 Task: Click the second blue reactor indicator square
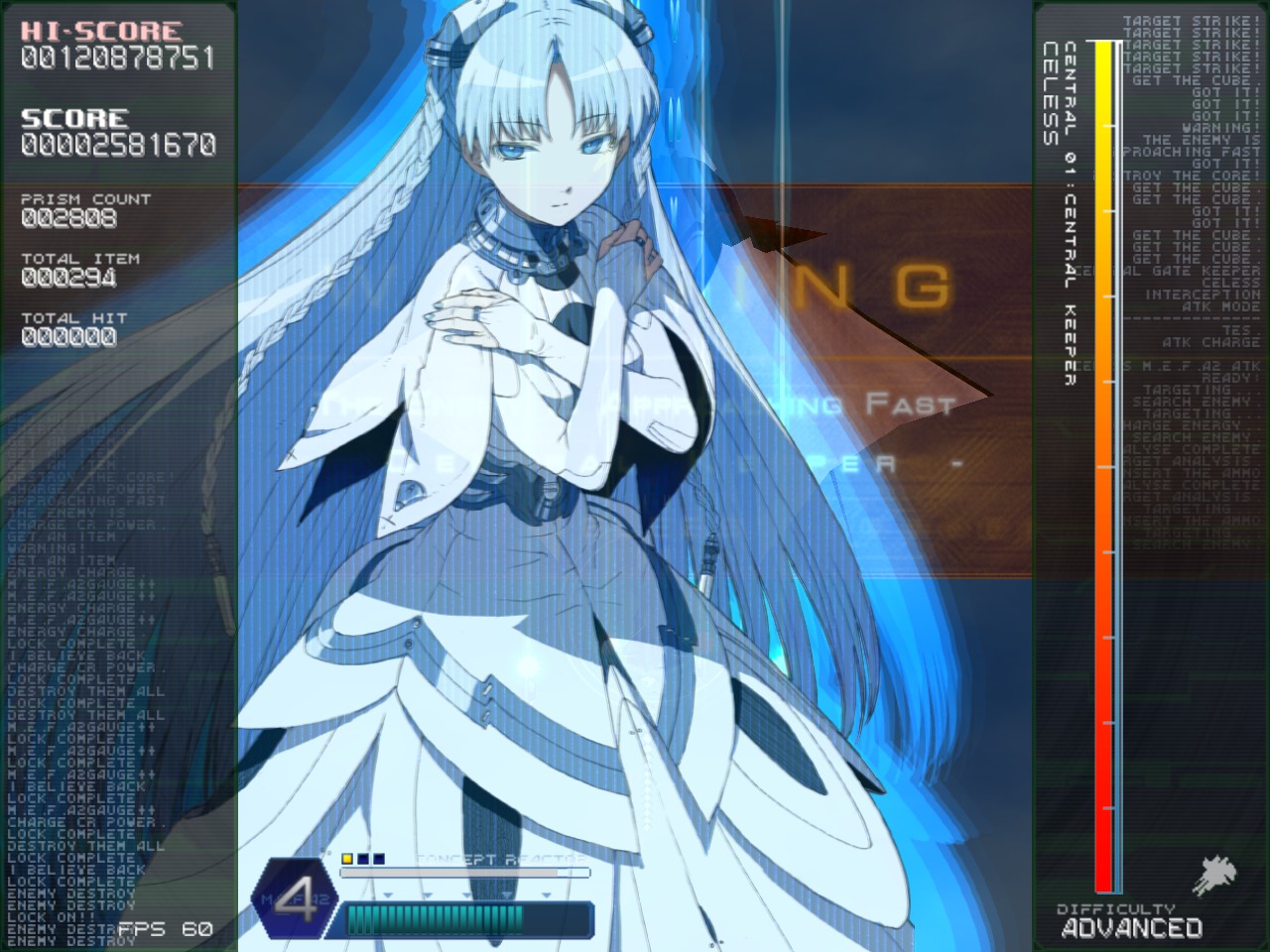point(378,859)
